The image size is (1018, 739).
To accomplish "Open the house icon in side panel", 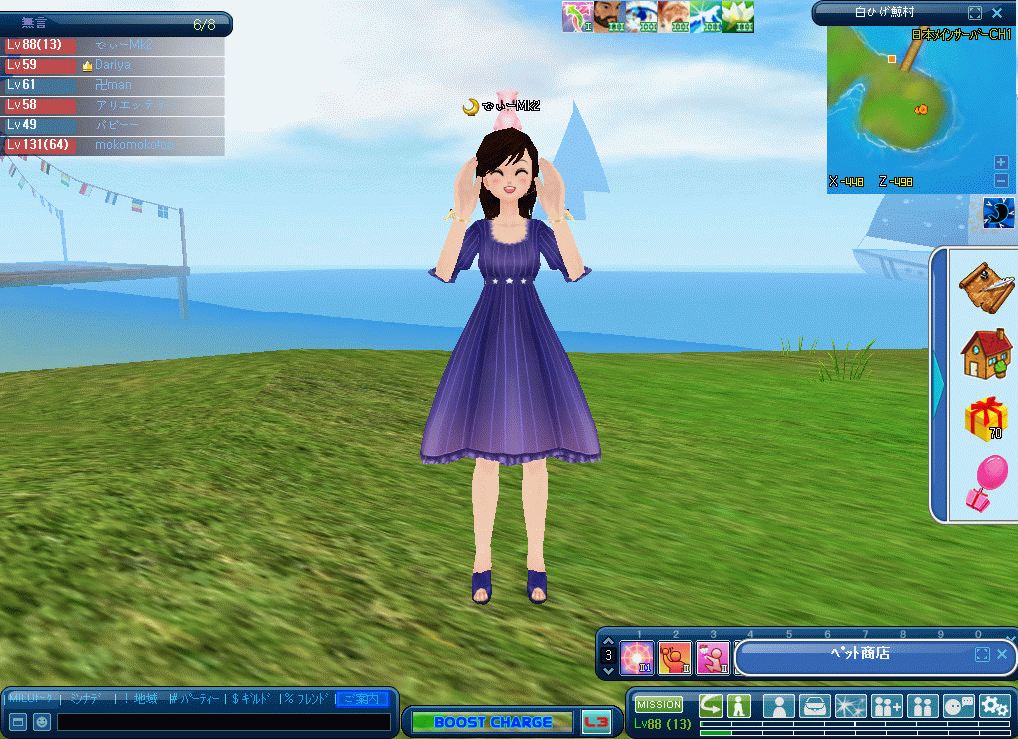I will 985,353.
